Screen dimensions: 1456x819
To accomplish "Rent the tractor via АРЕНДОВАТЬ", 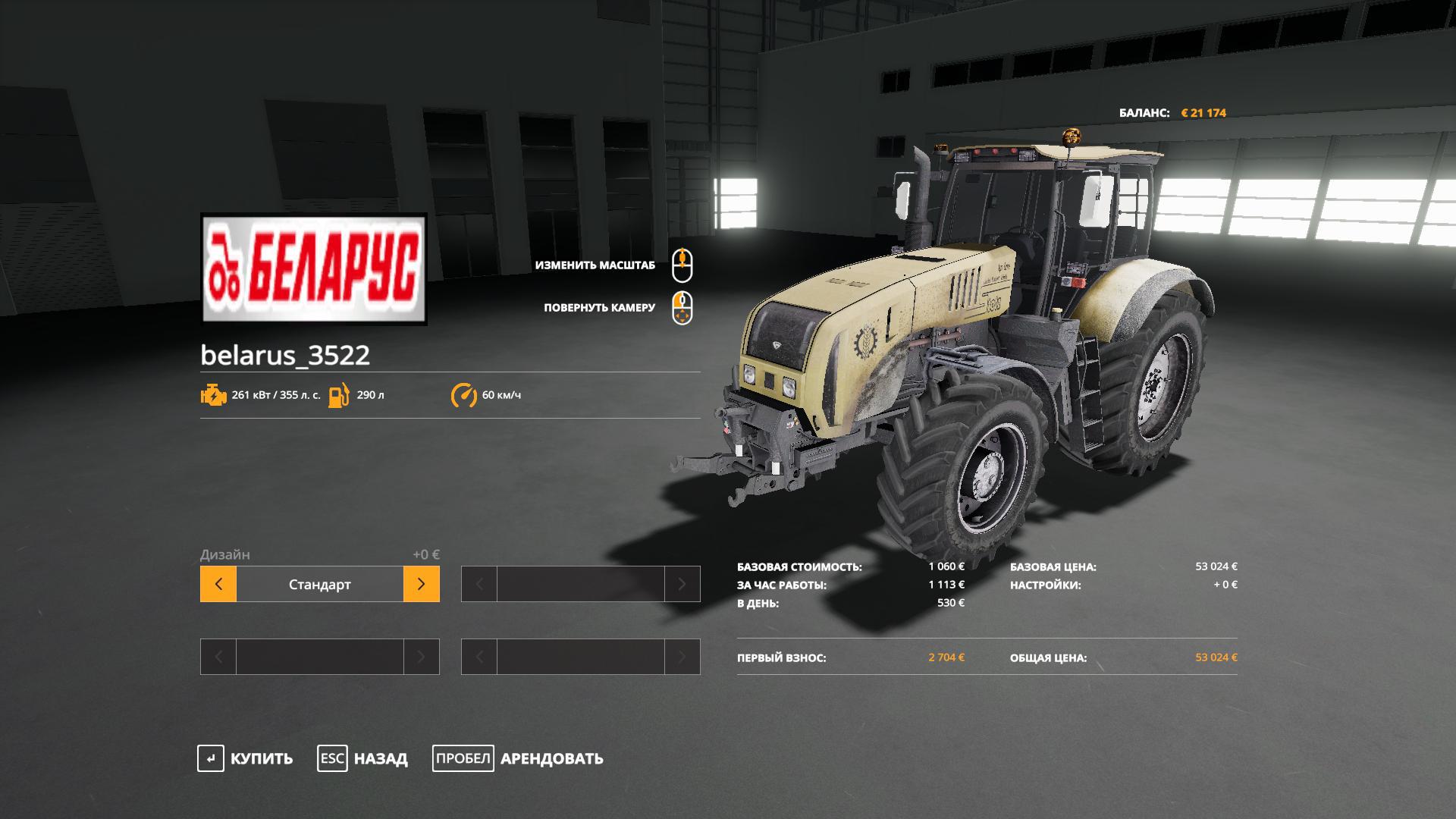I will pos(518,758).
